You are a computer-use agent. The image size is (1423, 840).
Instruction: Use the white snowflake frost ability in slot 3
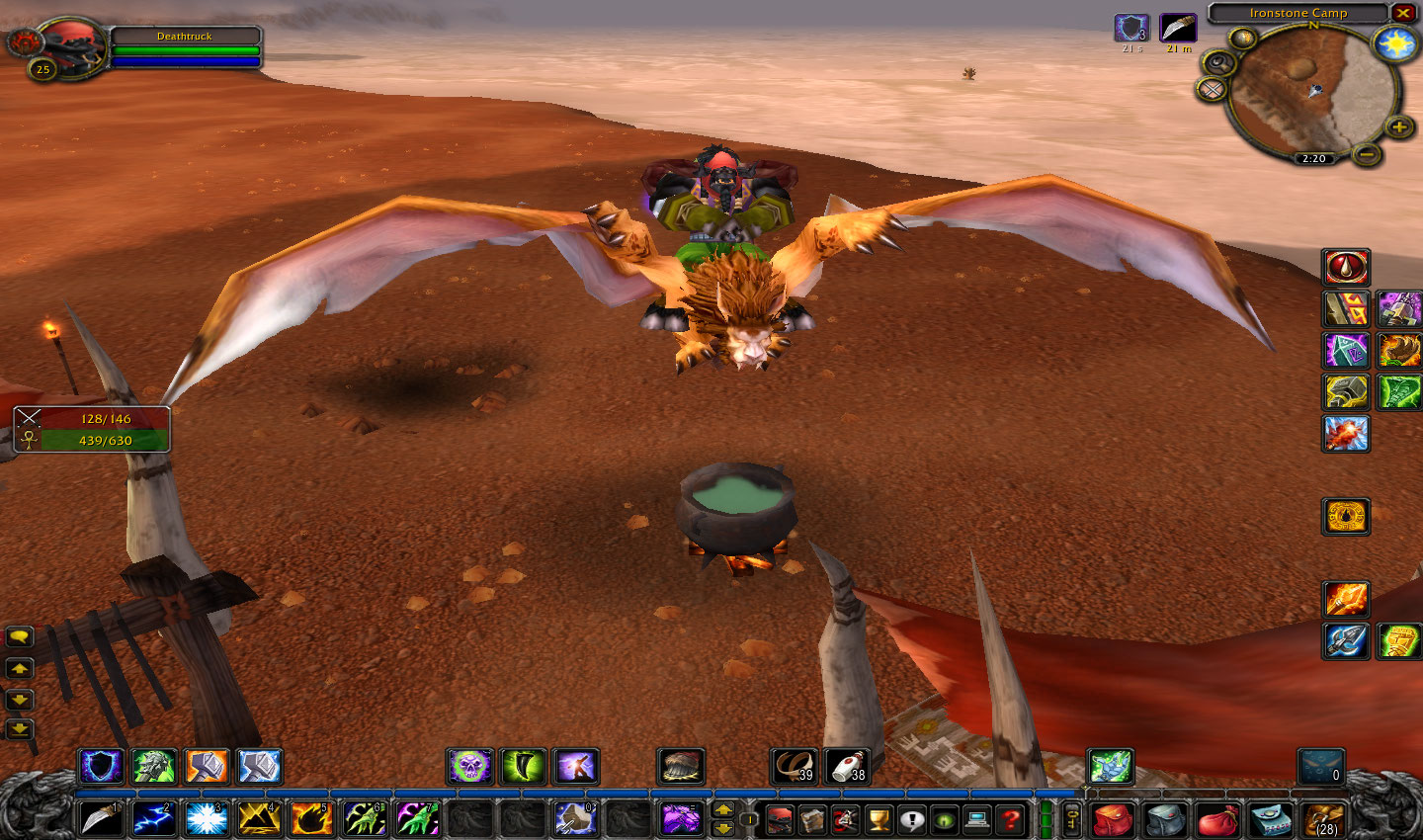click(207, 819)
